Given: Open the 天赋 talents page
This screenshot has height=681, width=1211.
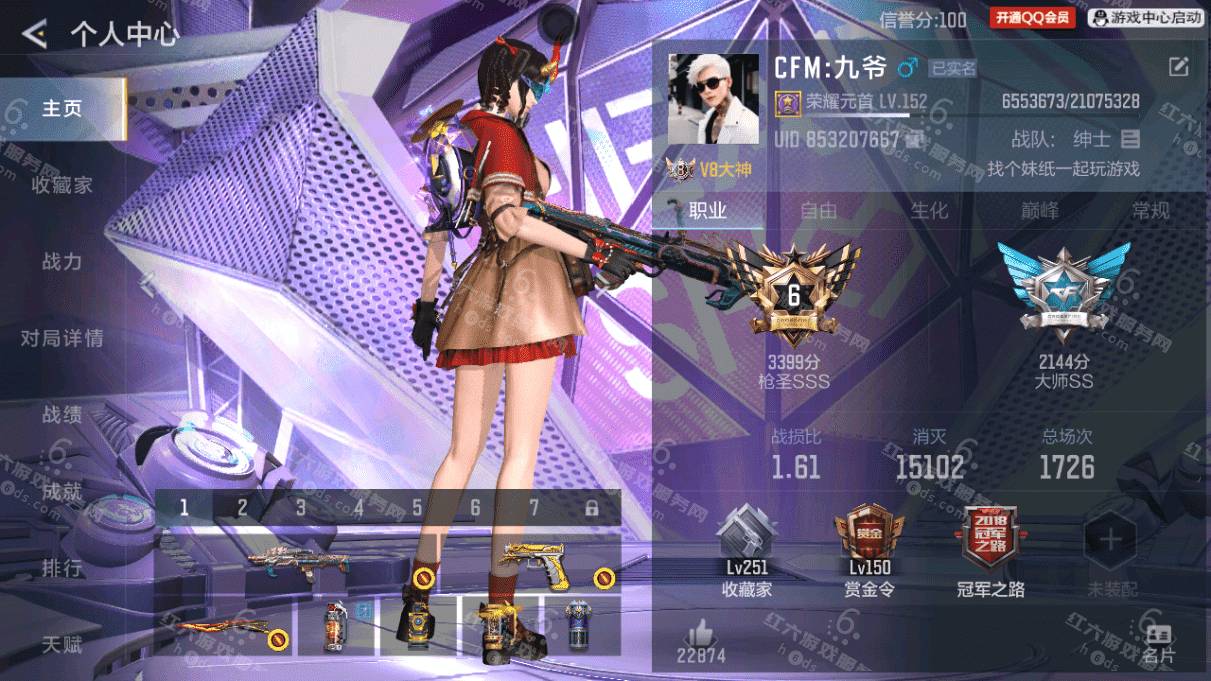Looking at the screenshot, I should tap(62, 644).
